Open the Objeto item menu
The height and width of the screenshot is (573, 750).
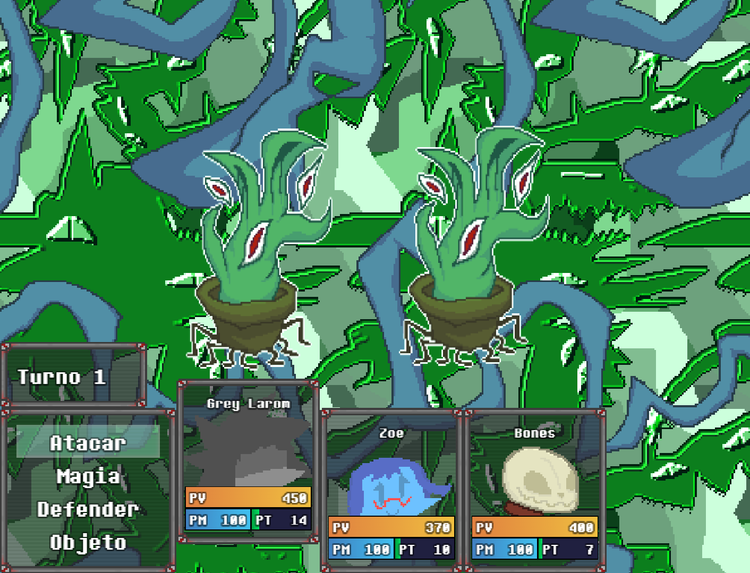[x=88, y=542]
